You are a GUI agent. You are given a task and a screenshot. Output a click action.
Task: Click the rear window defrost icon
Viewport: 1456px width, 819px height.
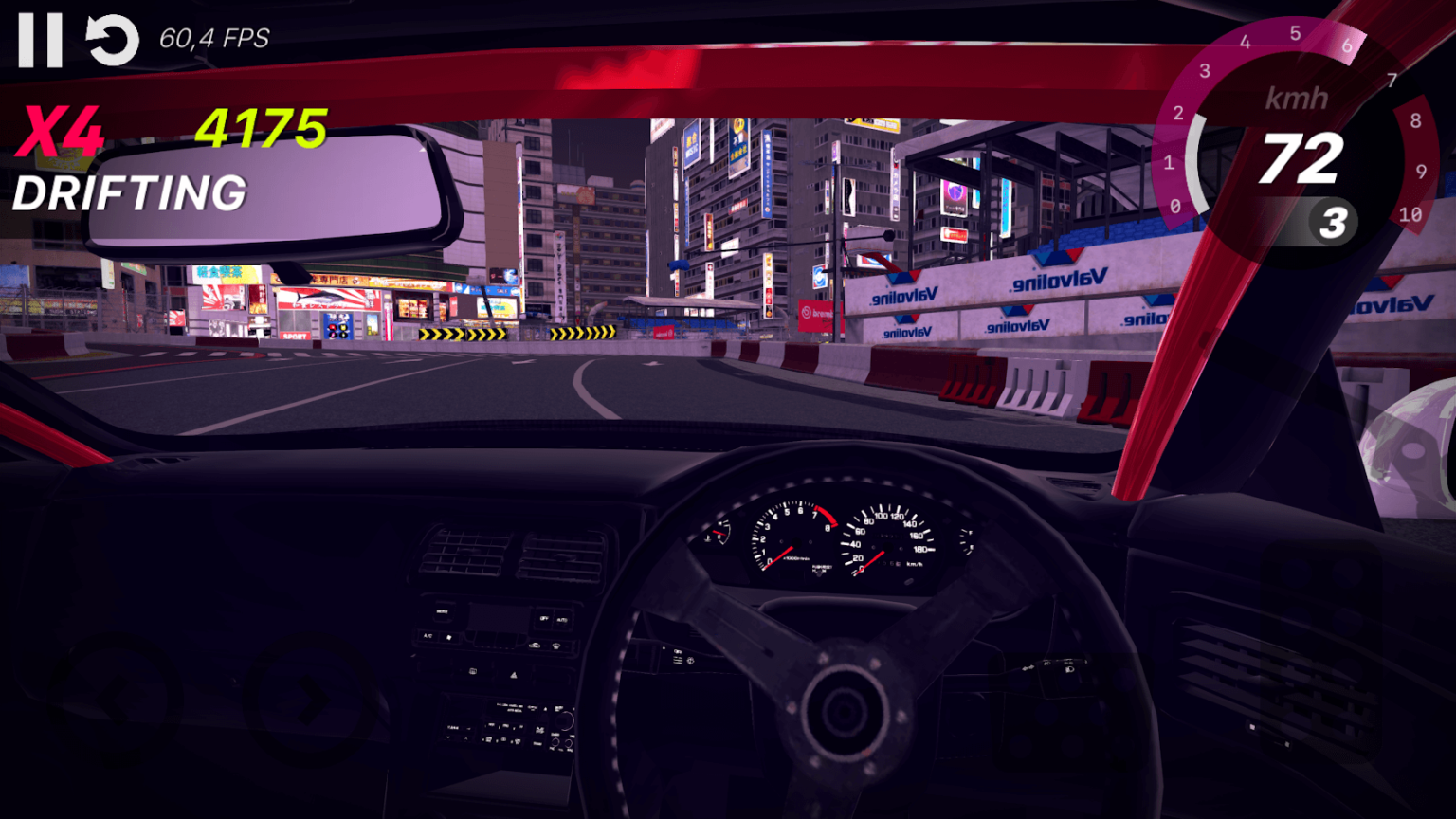(x=473, y=671)
